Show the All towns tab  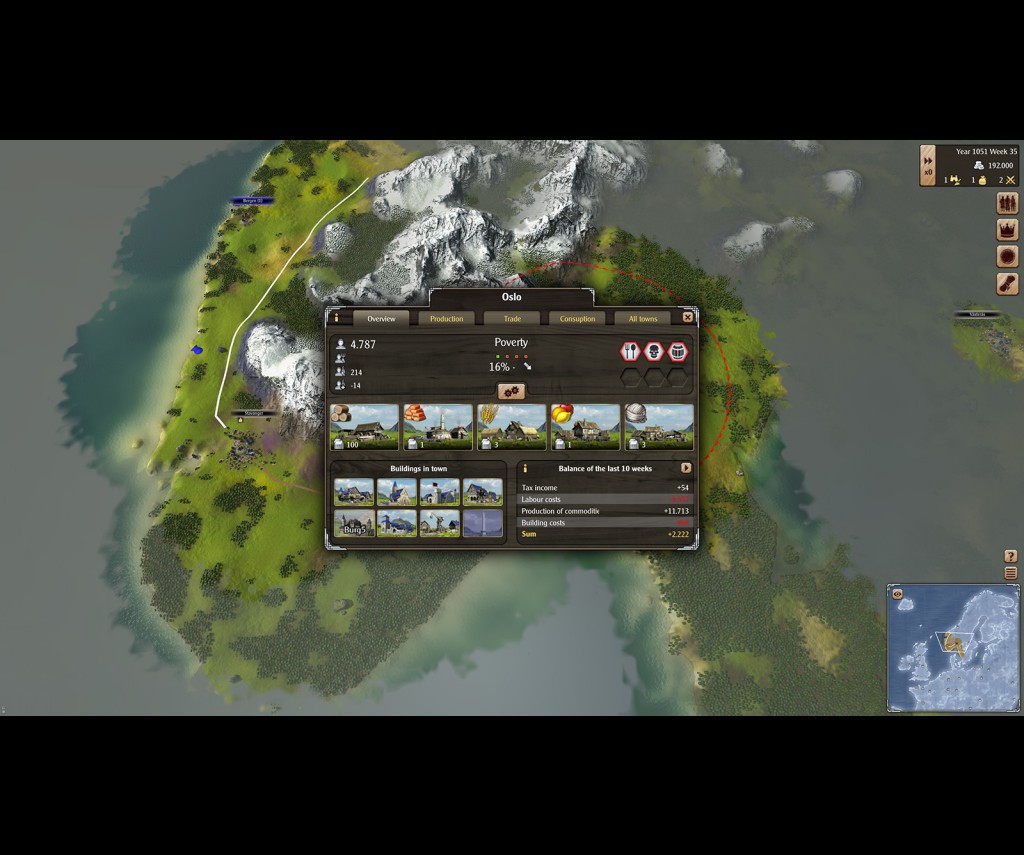tap(643, 319)
